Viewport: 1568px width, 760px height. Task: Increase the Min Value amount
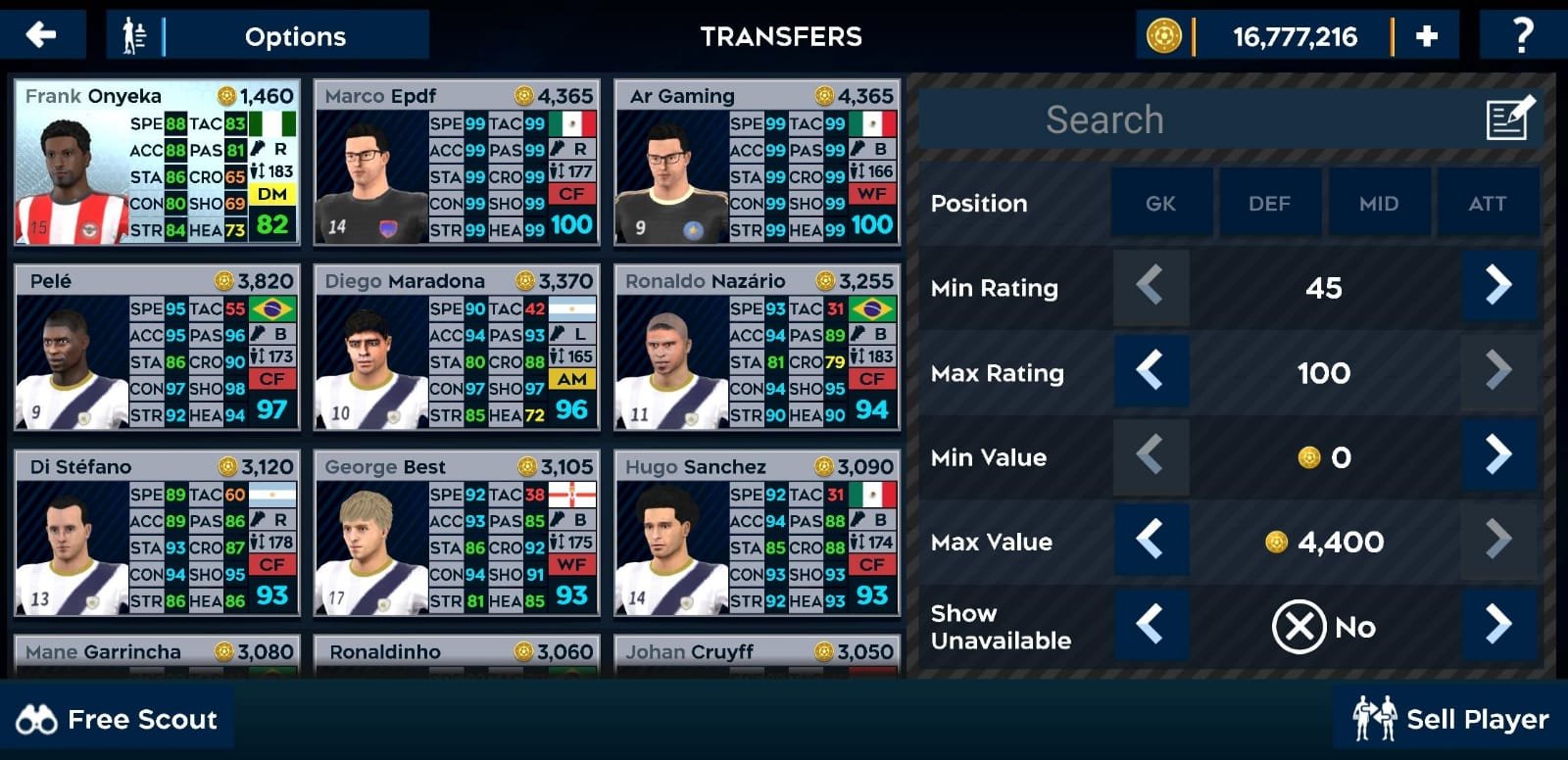pyautogui.click(x=1497, y=456)
